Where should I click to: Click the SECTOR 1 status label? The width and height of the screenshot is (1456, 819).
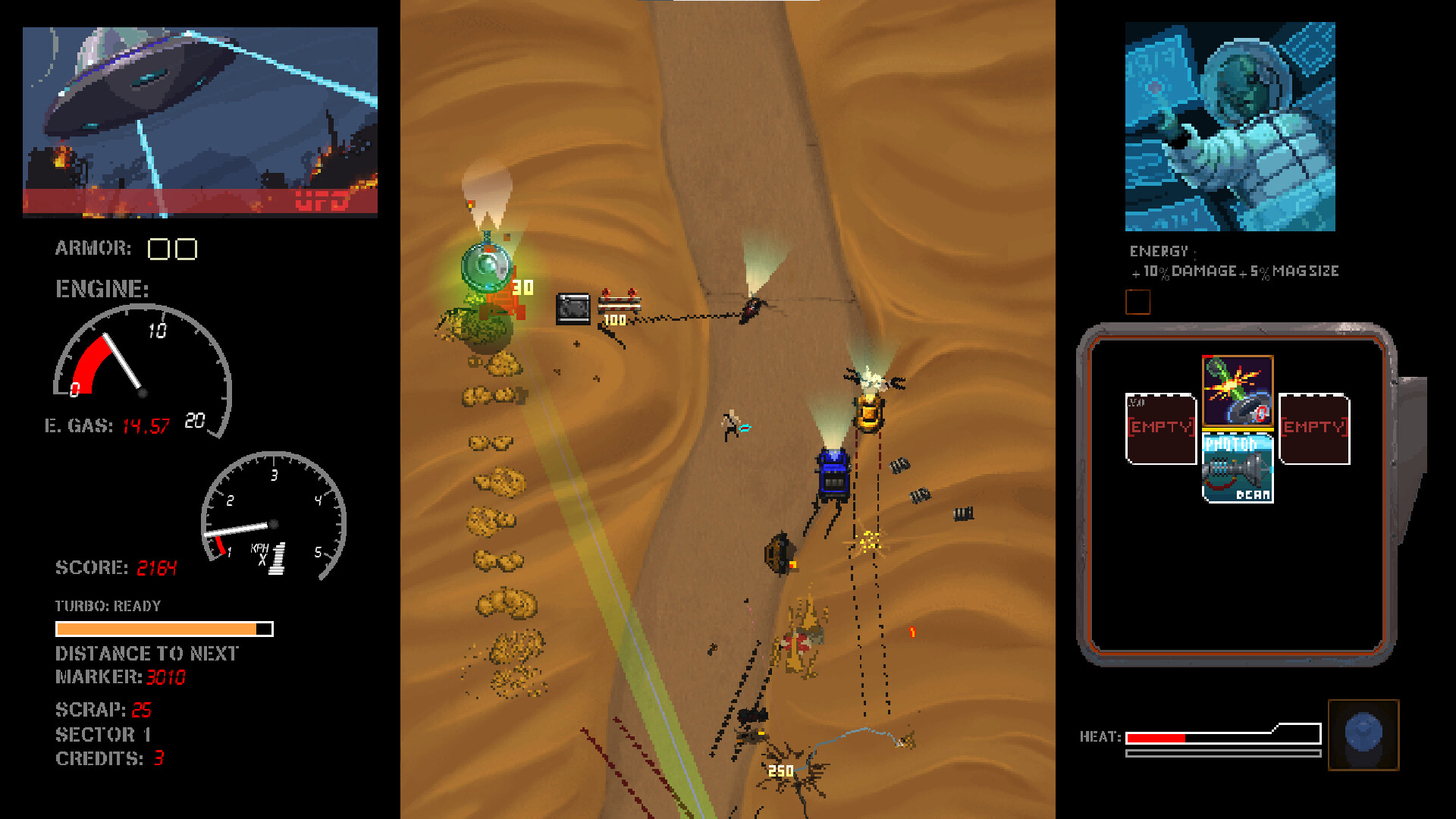coord(103,734)
